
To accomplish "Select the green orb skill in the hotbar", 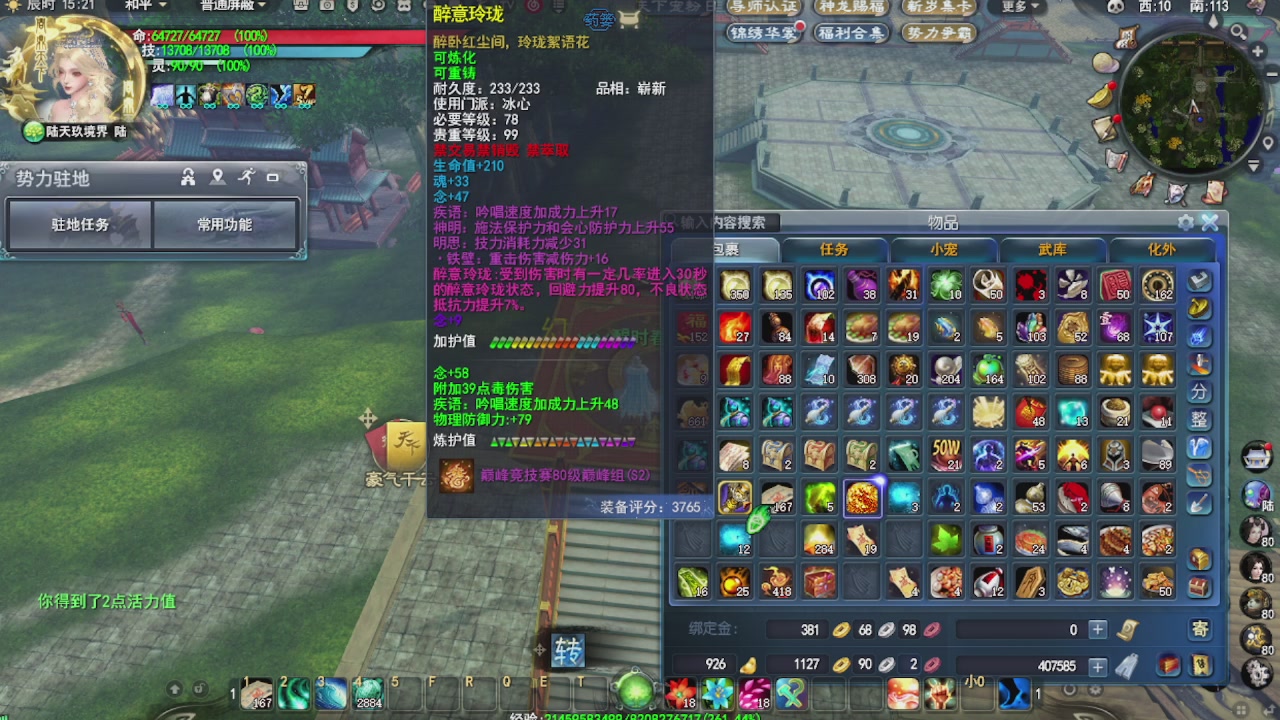I will (x=634, y=690).
